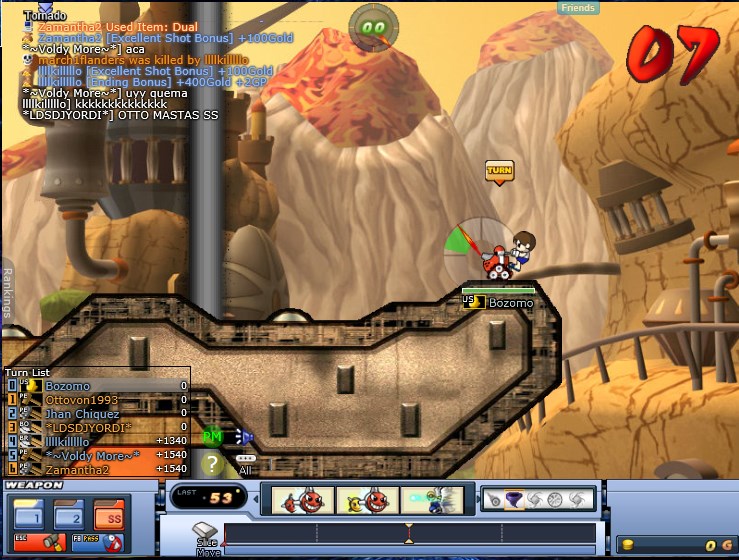Switch the chat channel via the All button

pos(245,463)
